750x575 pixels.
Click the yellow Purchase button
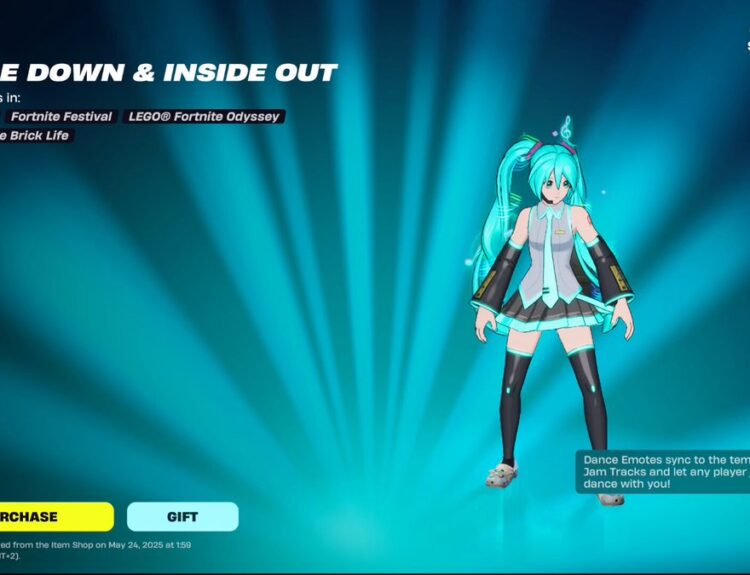pyautogui.click(x=55, y=517)
